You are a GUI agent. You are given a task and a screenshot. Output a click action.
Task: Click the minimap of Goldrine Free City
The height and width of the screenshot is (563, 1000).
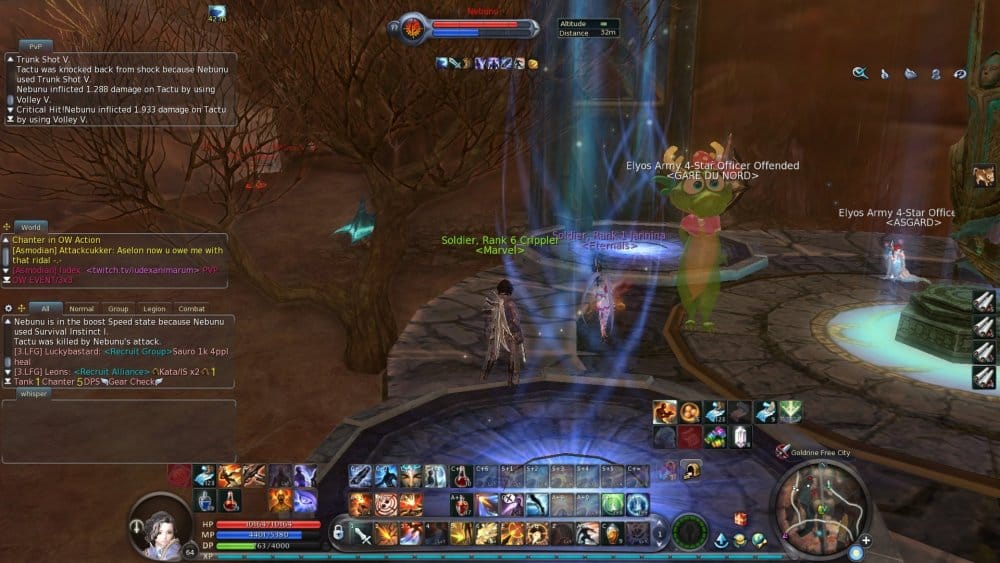coord(819,504)
